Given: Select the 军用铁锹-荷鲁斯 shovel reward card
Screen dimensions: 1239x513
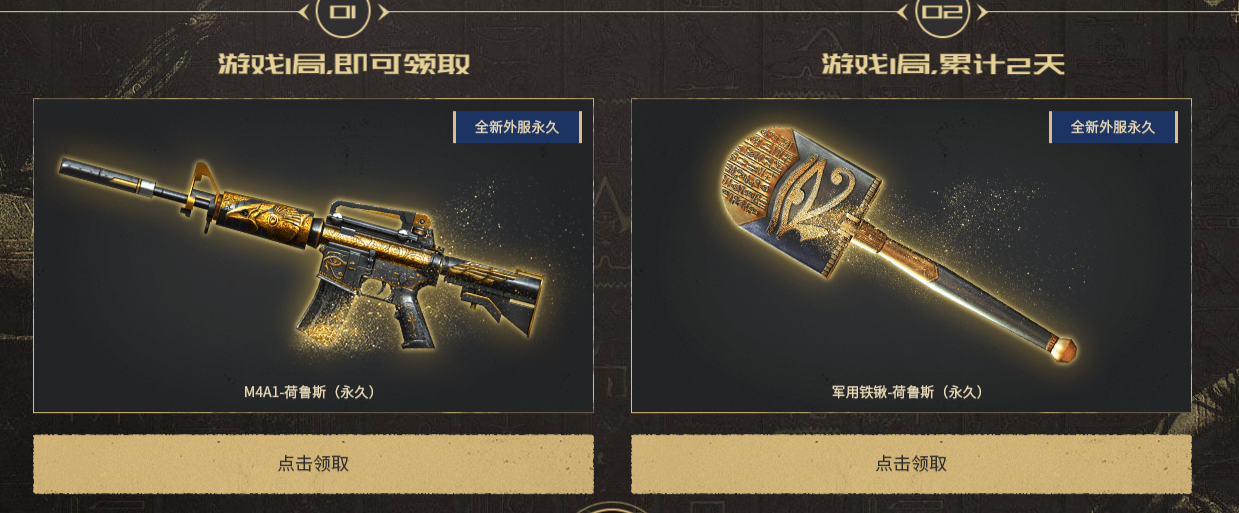Looking at the screenshot, I should 911,255.
